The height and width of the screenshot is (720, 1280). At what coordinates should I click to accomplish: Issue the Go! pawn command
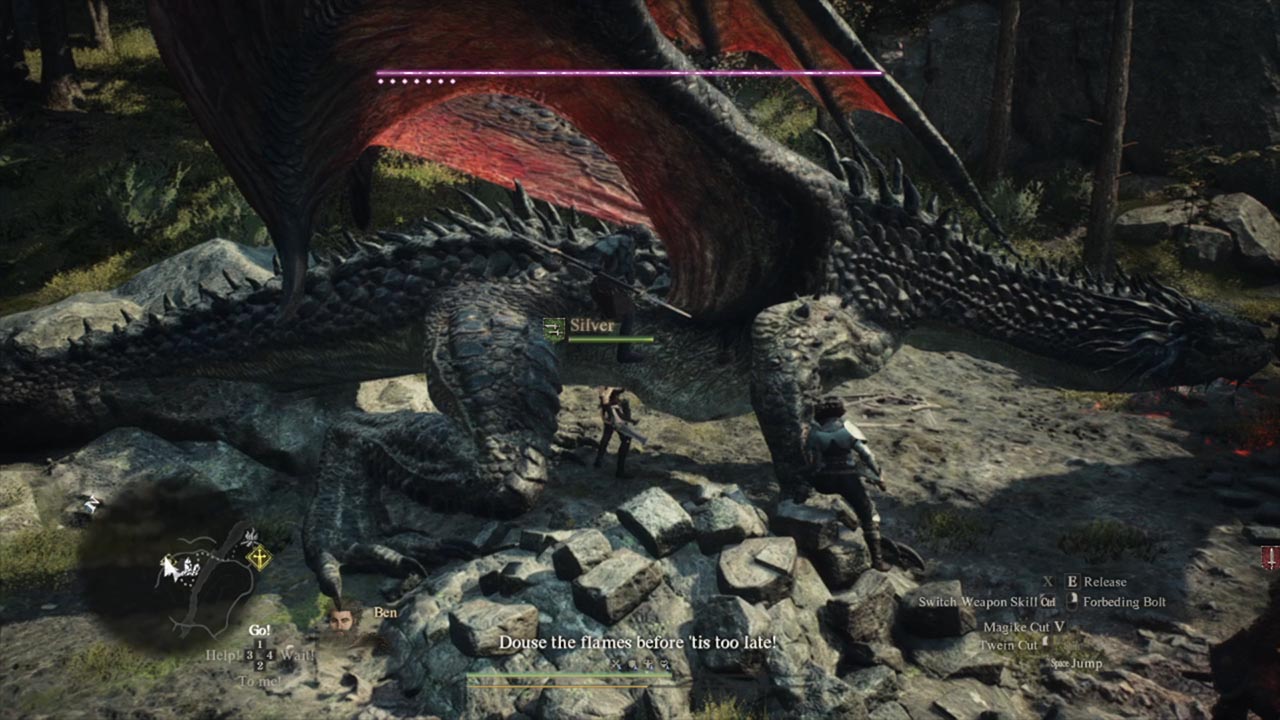259,631
